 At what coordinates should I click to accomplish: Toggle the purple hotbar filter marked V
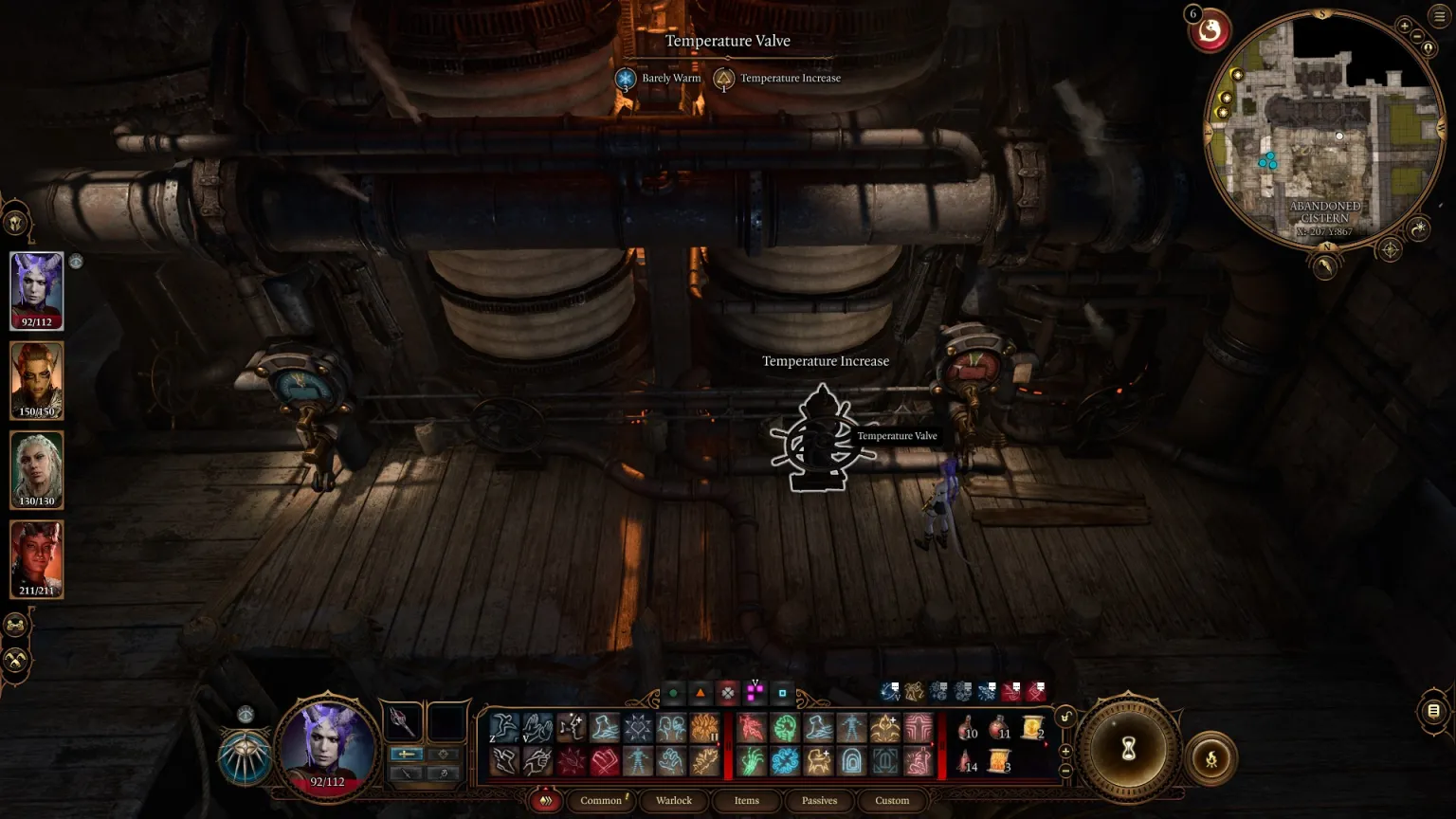[754, 693]
